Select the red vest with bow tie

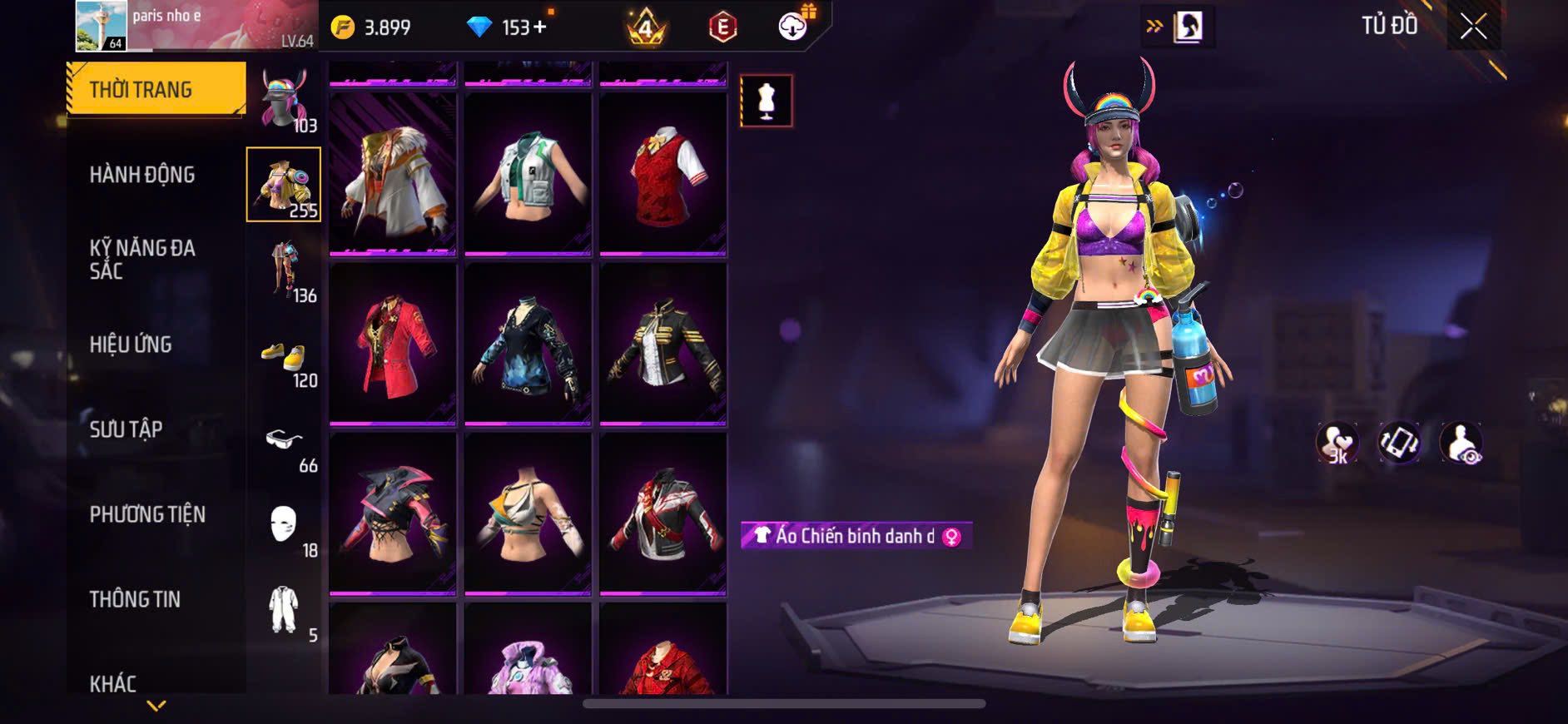tap(662, 173)
